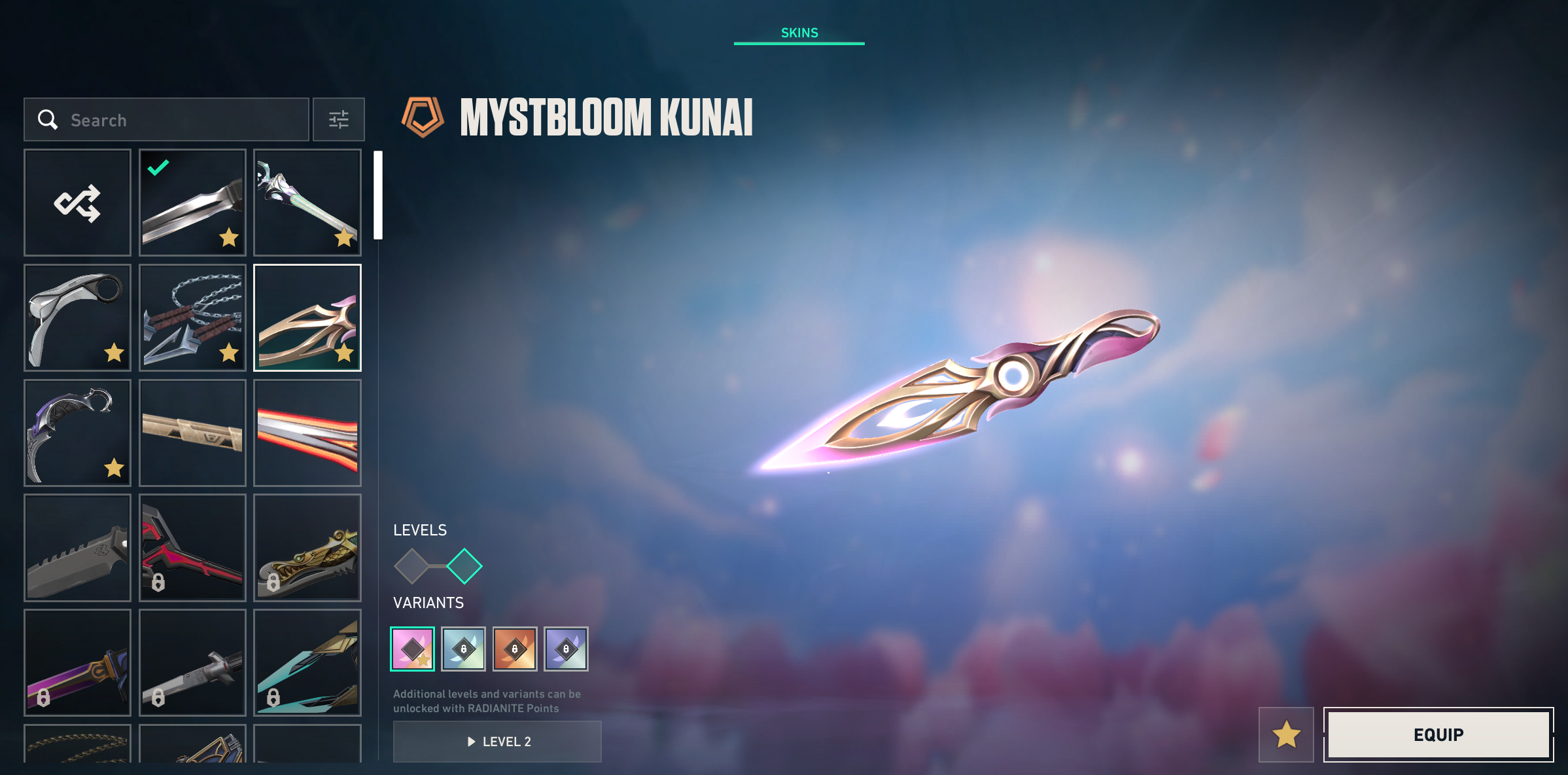This screenshot has height=775, width=1568.
Task: Select the purple and black karambit skin
Action: click(x=77, y=433)
